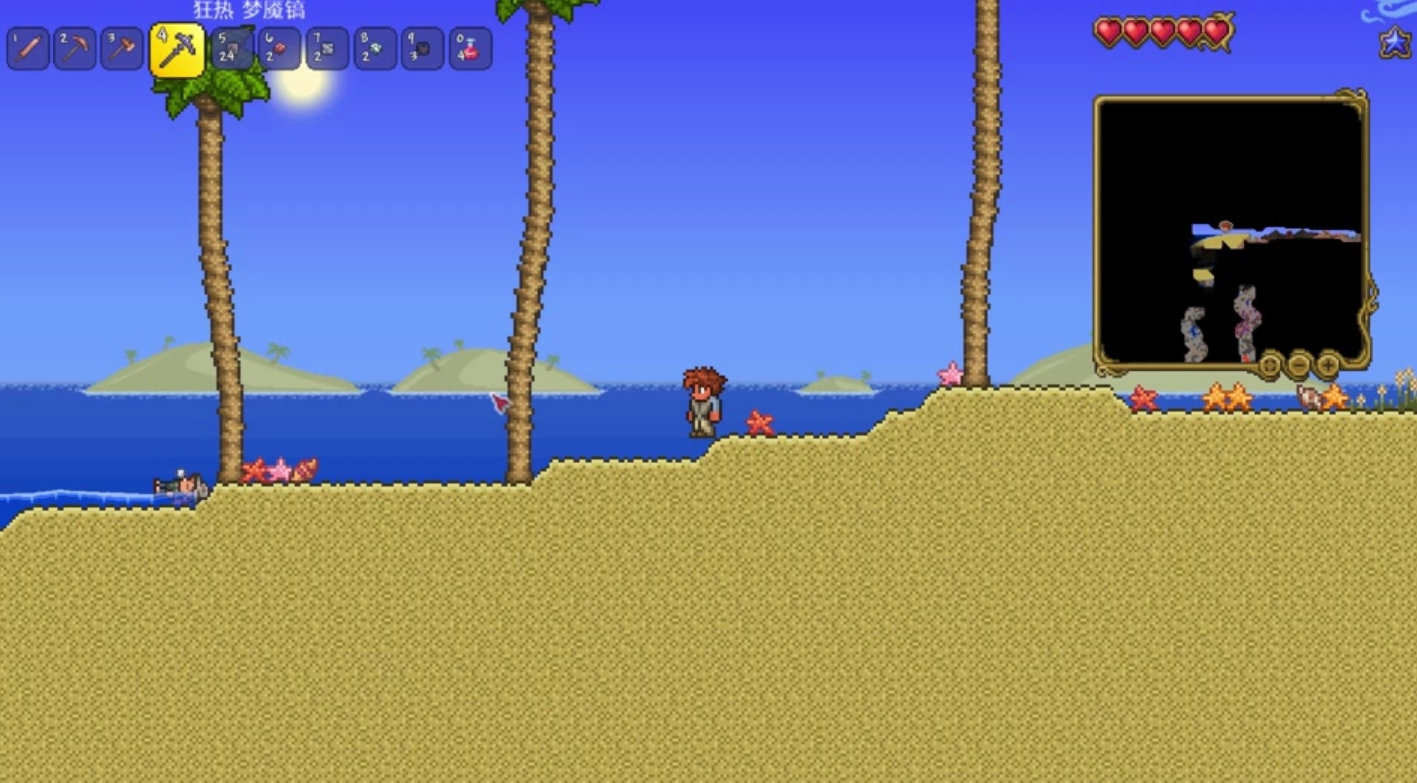Select the gray item in slot 7
1417x783 pixels.
pos(327,49)
